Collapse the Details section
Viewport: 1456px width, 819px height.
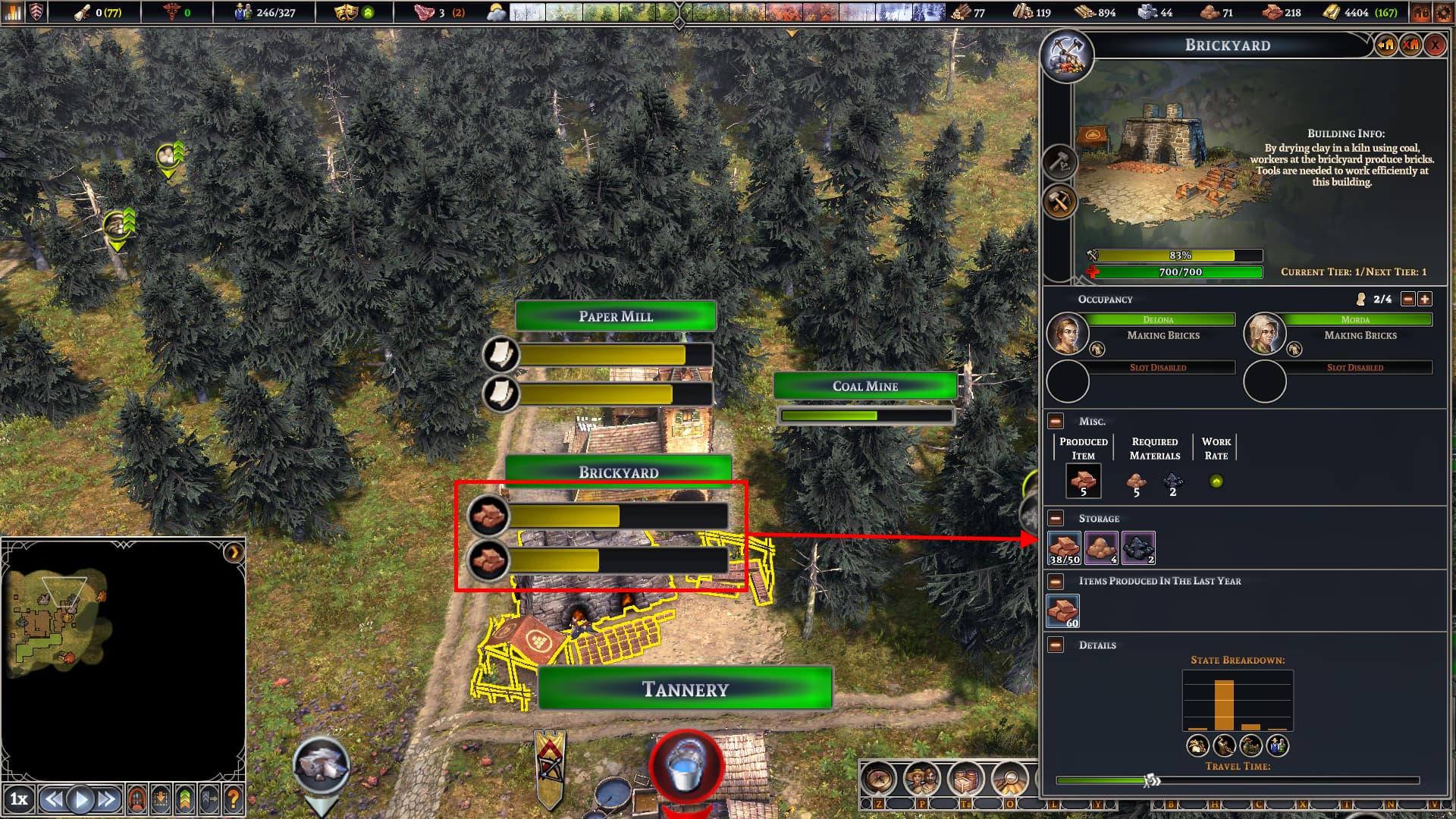pyautogui.click(x=1056, y=645)
